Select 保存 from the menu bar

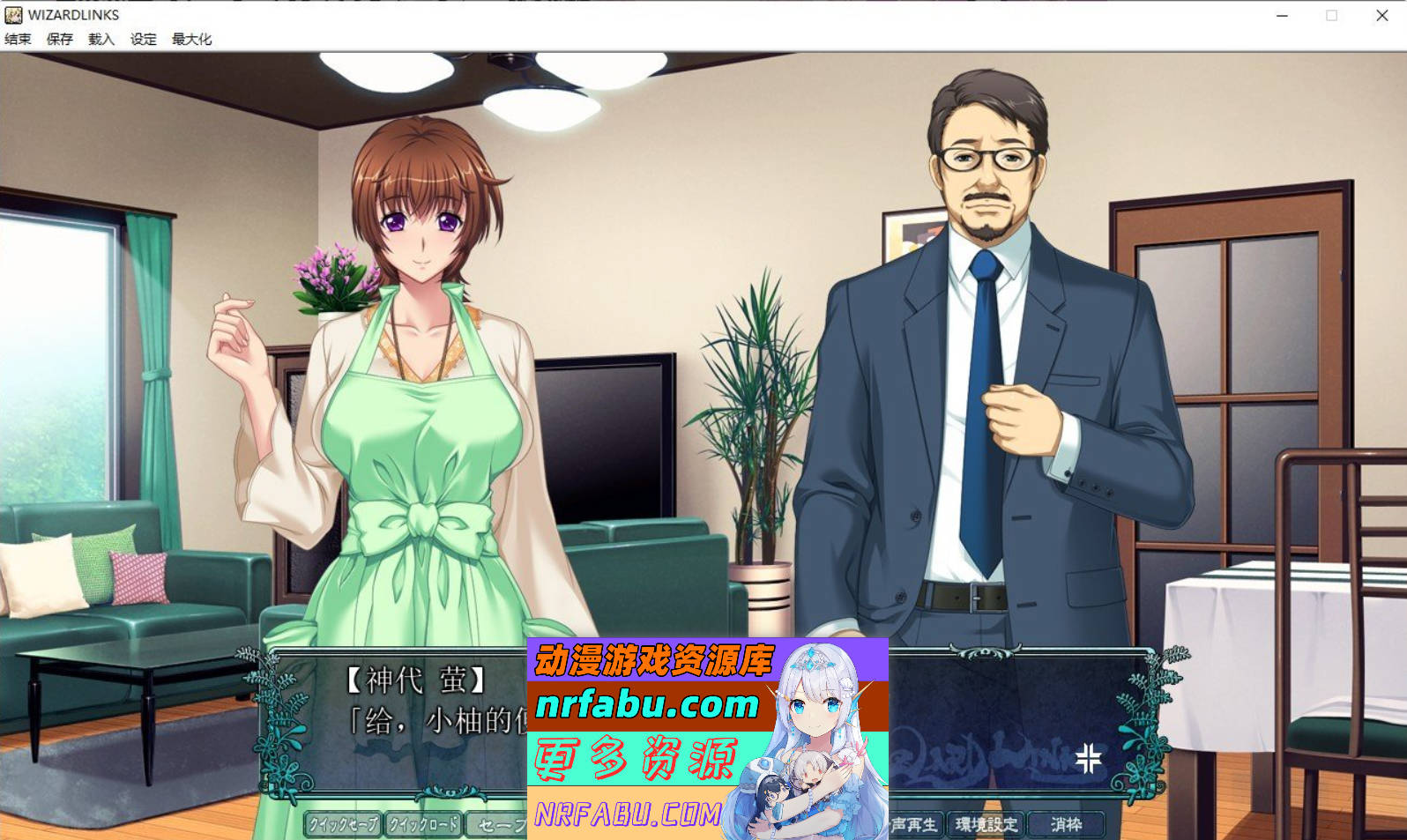click(x=60, y=39)
